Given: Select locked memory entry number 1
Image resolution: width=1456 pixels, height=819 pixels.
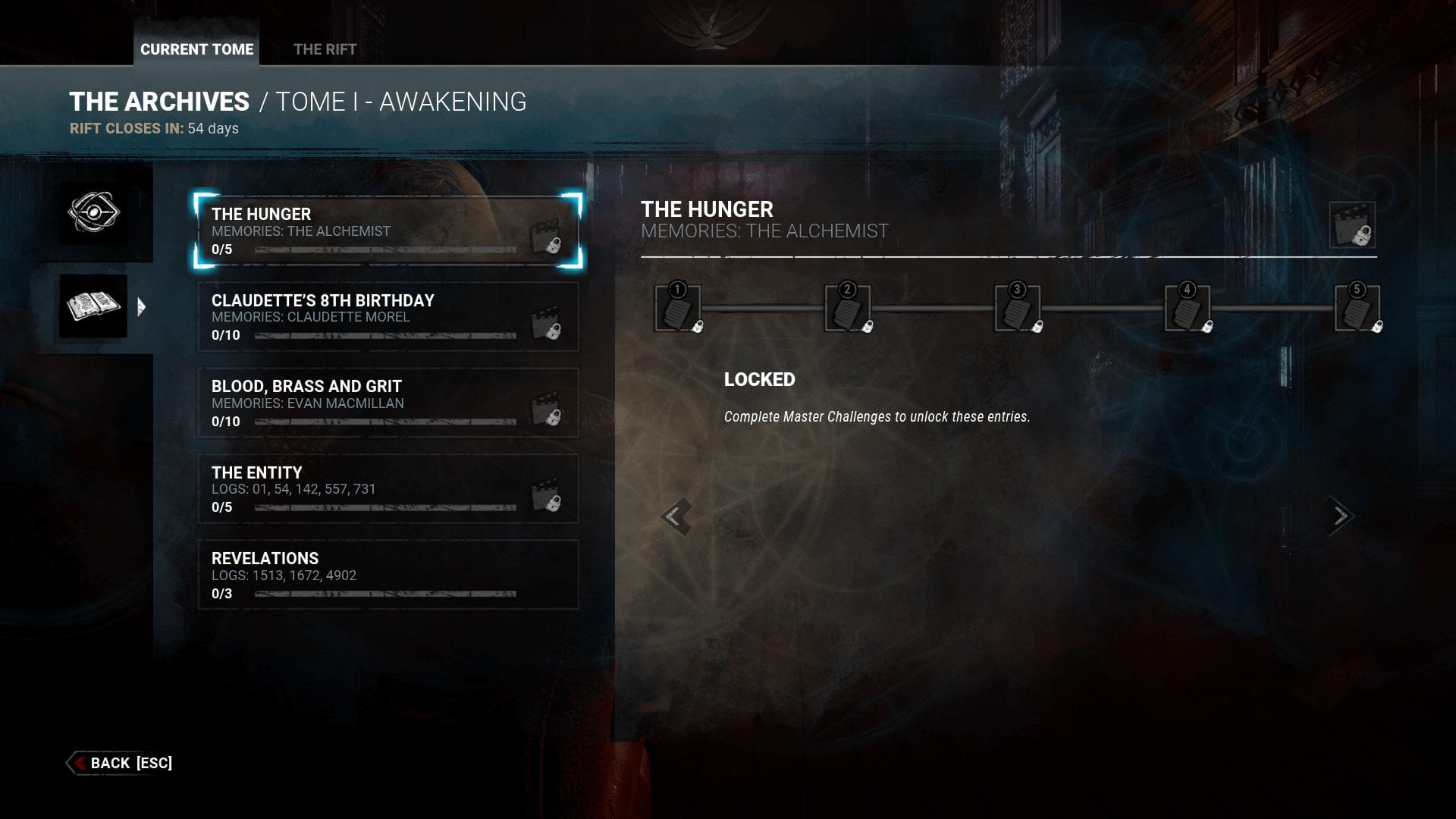Looking at the screenshot, I should [678, 309].
